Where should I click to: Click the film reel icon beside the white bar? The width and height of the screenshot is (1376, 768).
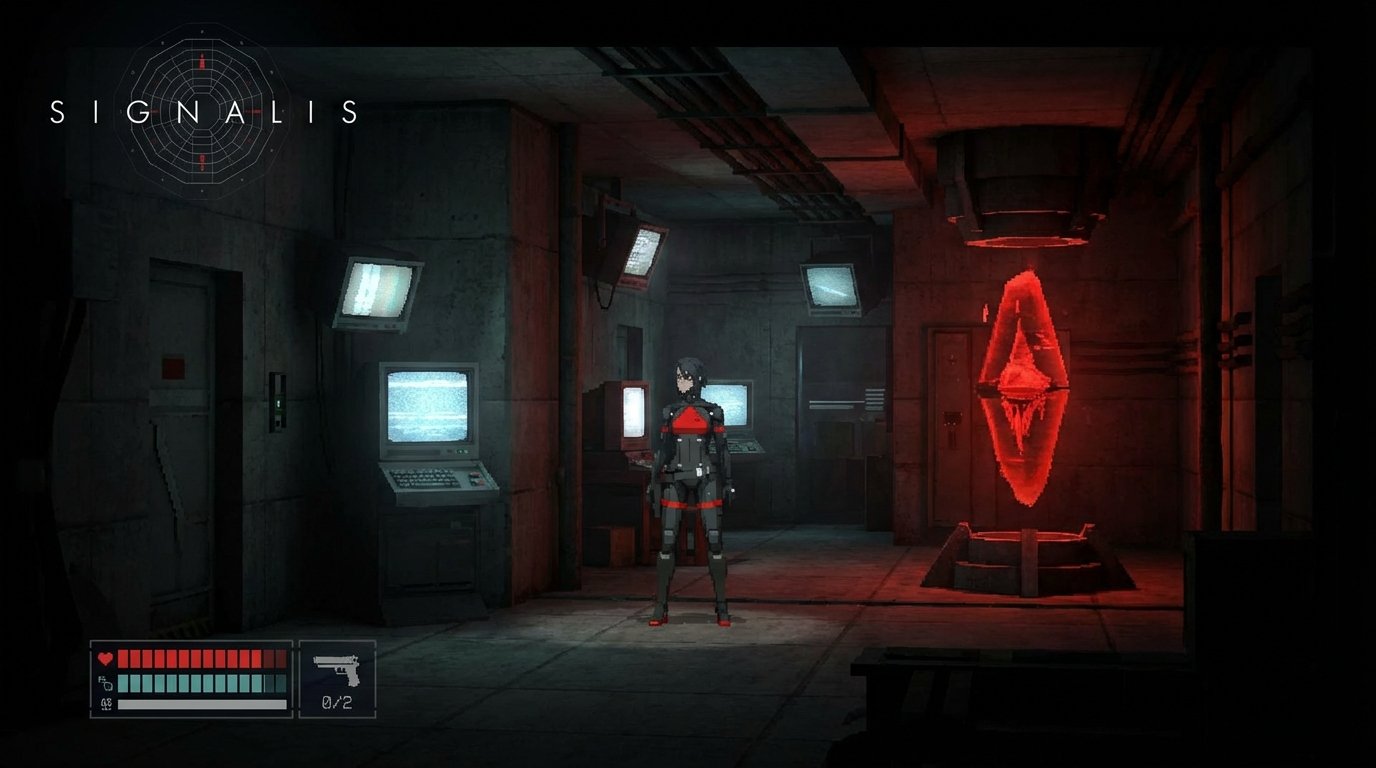click(x=104, y=703)
